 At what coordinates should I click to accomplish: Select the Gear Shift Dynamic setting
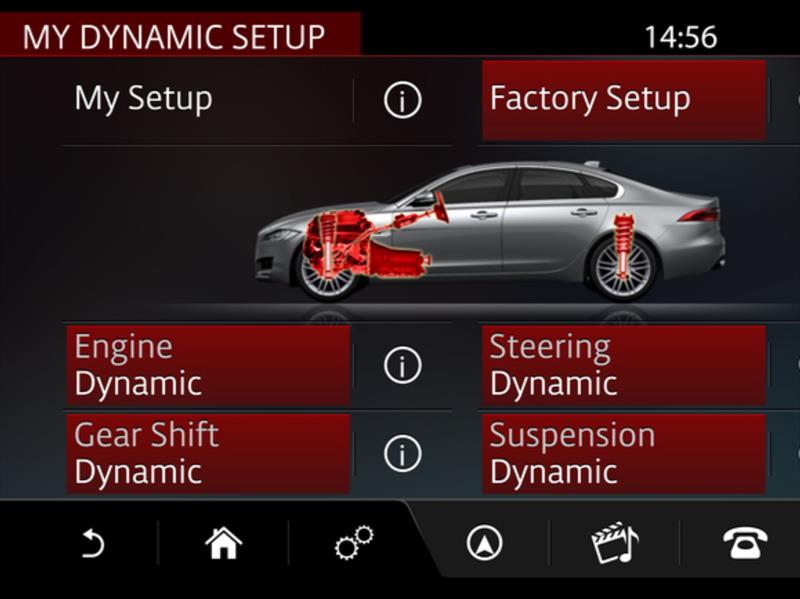click(x=208, y=453)
